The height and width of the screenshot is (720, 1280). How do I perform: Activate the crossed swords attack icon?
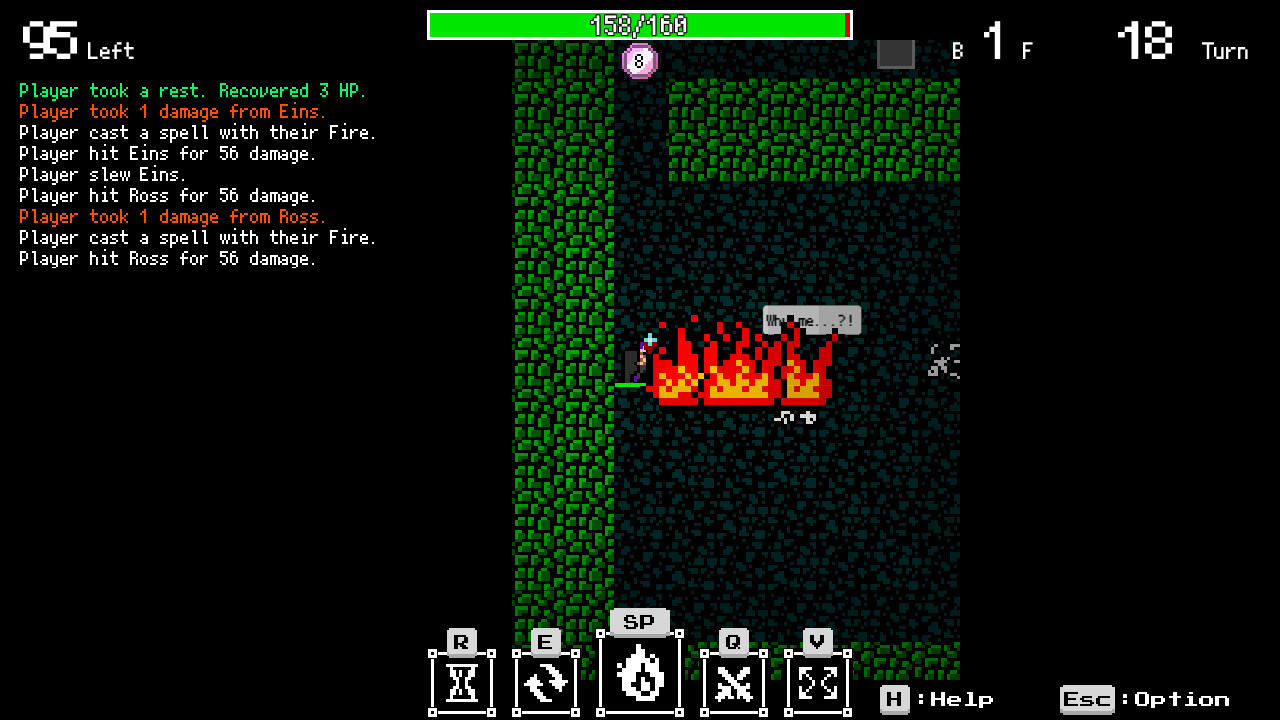pos(733,682)
